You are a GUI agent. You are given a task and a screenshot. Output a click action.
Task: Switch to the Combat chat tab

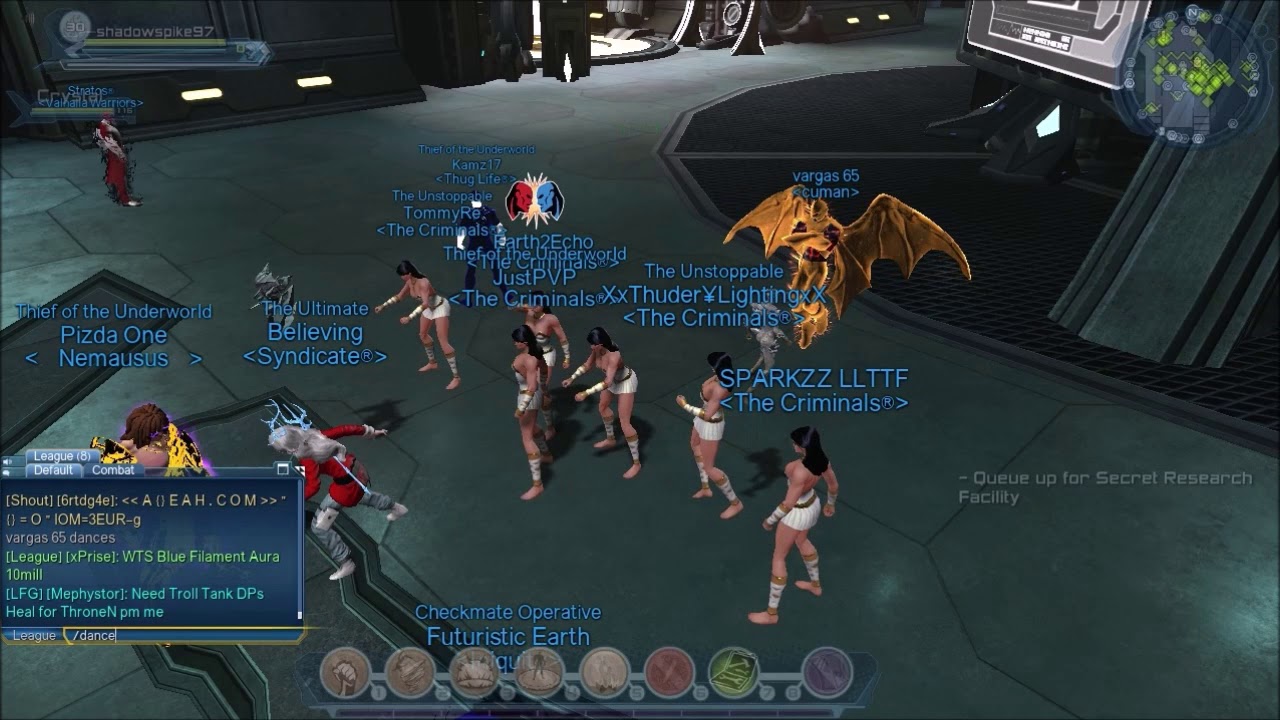pos(113,470)
